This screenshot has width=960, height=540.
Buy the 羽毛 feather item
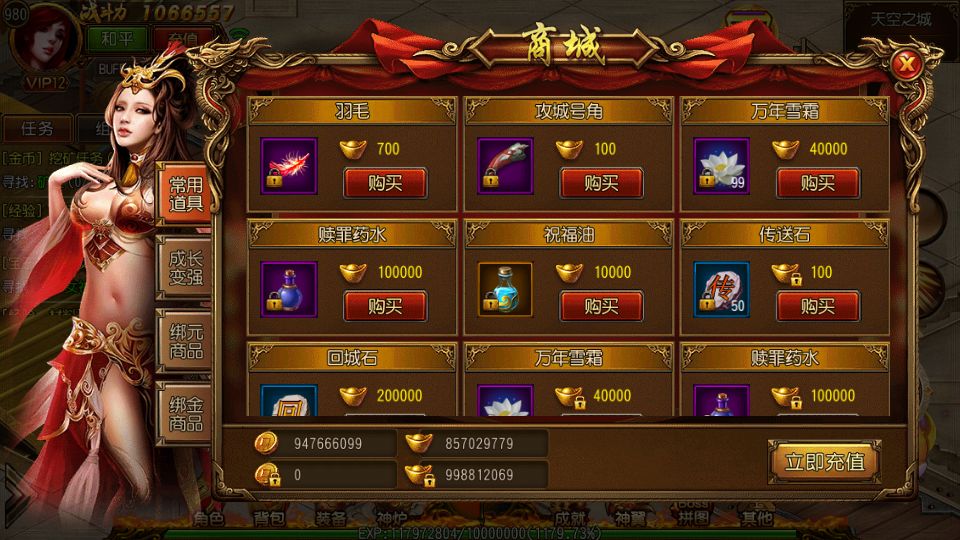click(385, 183)
